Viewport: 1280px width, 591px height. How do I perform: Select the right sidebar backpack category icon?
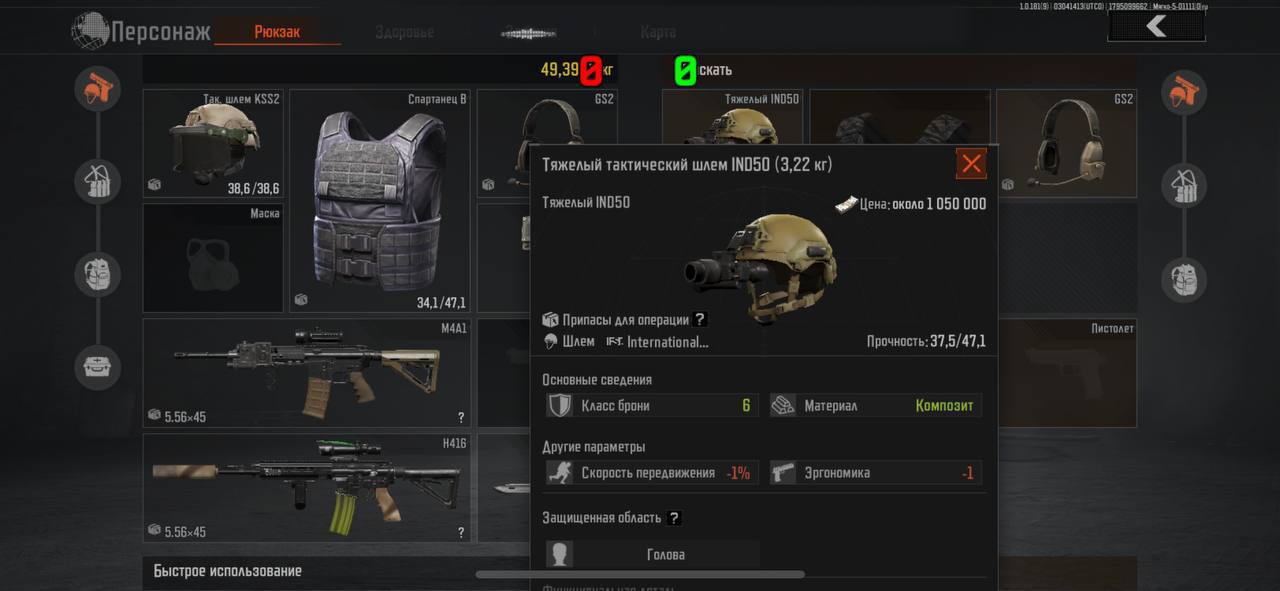[x=1184, y=279]
